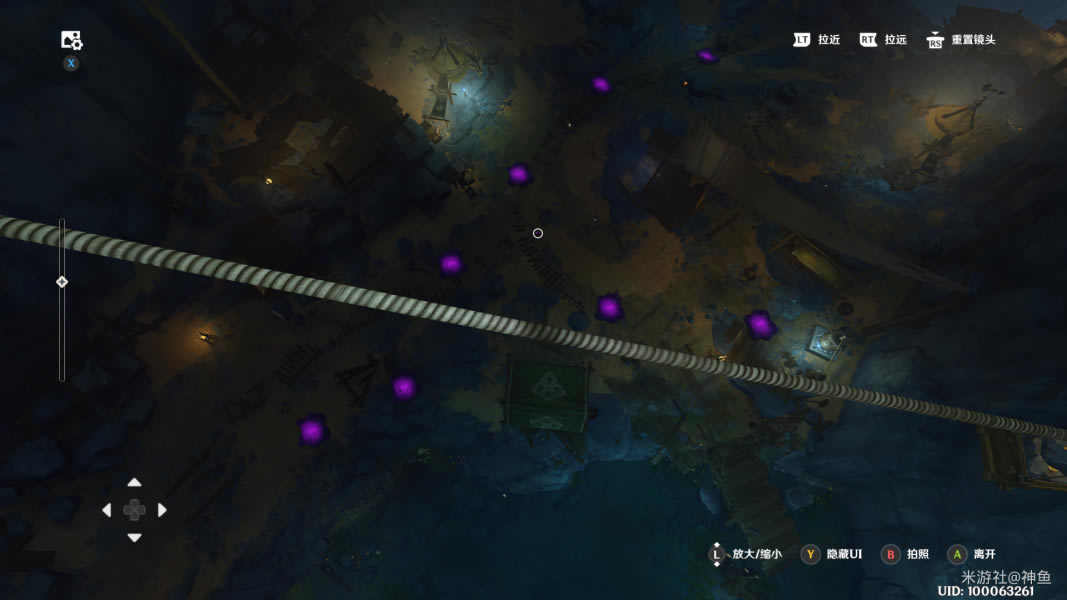Click the zoom slider's diamond handle

[62, 282]
